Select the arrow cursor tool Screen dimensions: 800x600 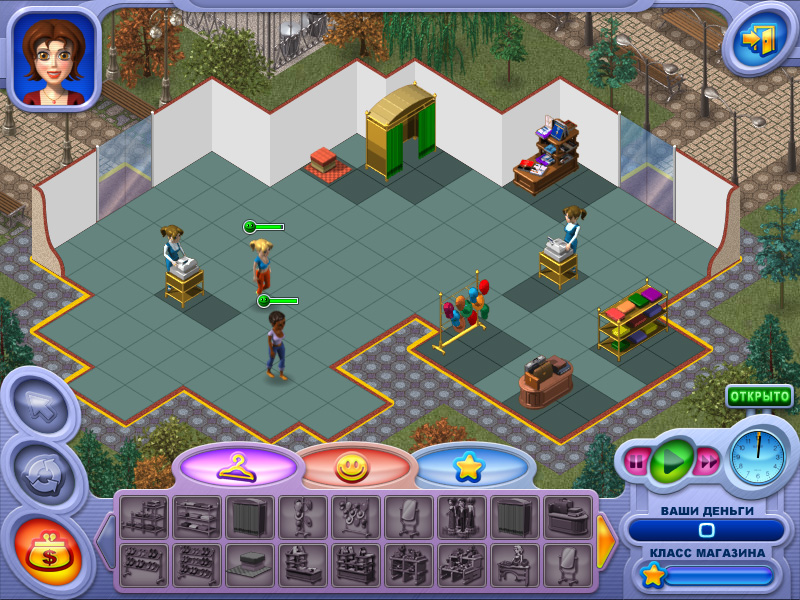[41, 406]
